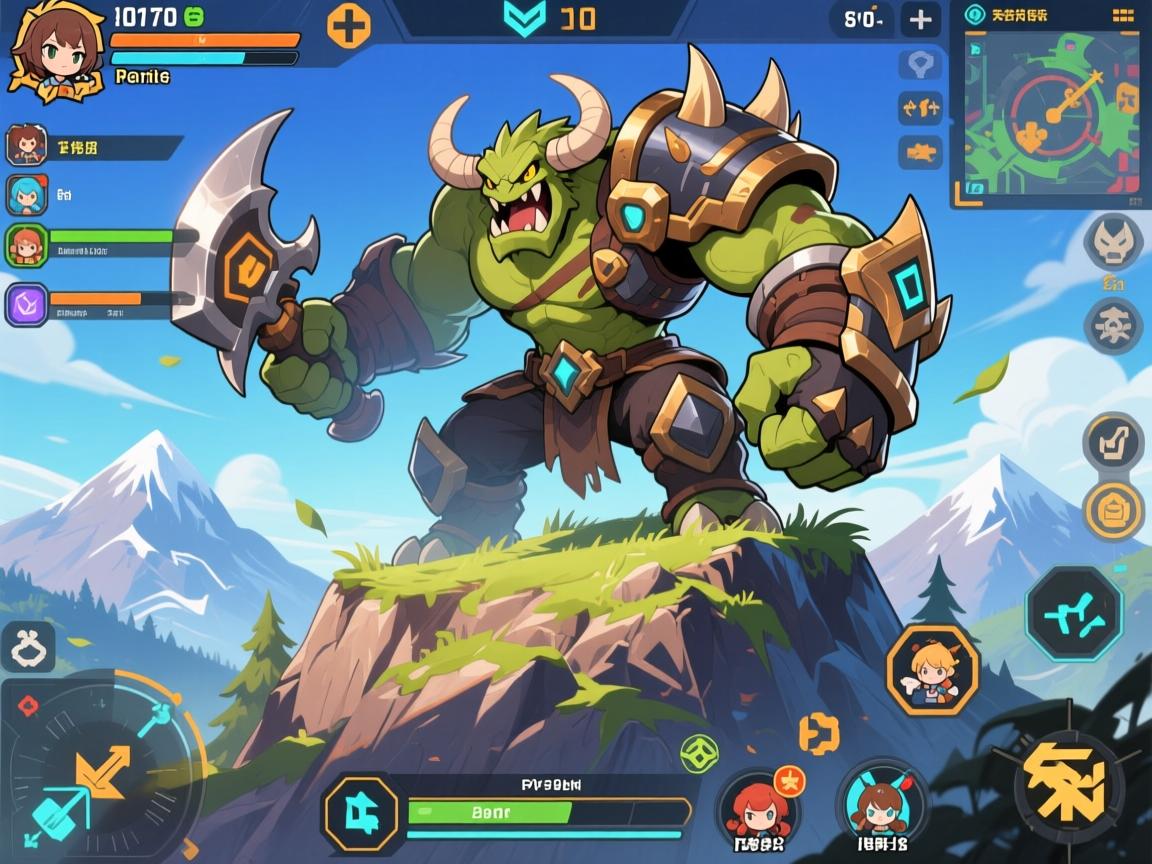
Task: Tap the orange plus button by the health bar
Action: 349,25
